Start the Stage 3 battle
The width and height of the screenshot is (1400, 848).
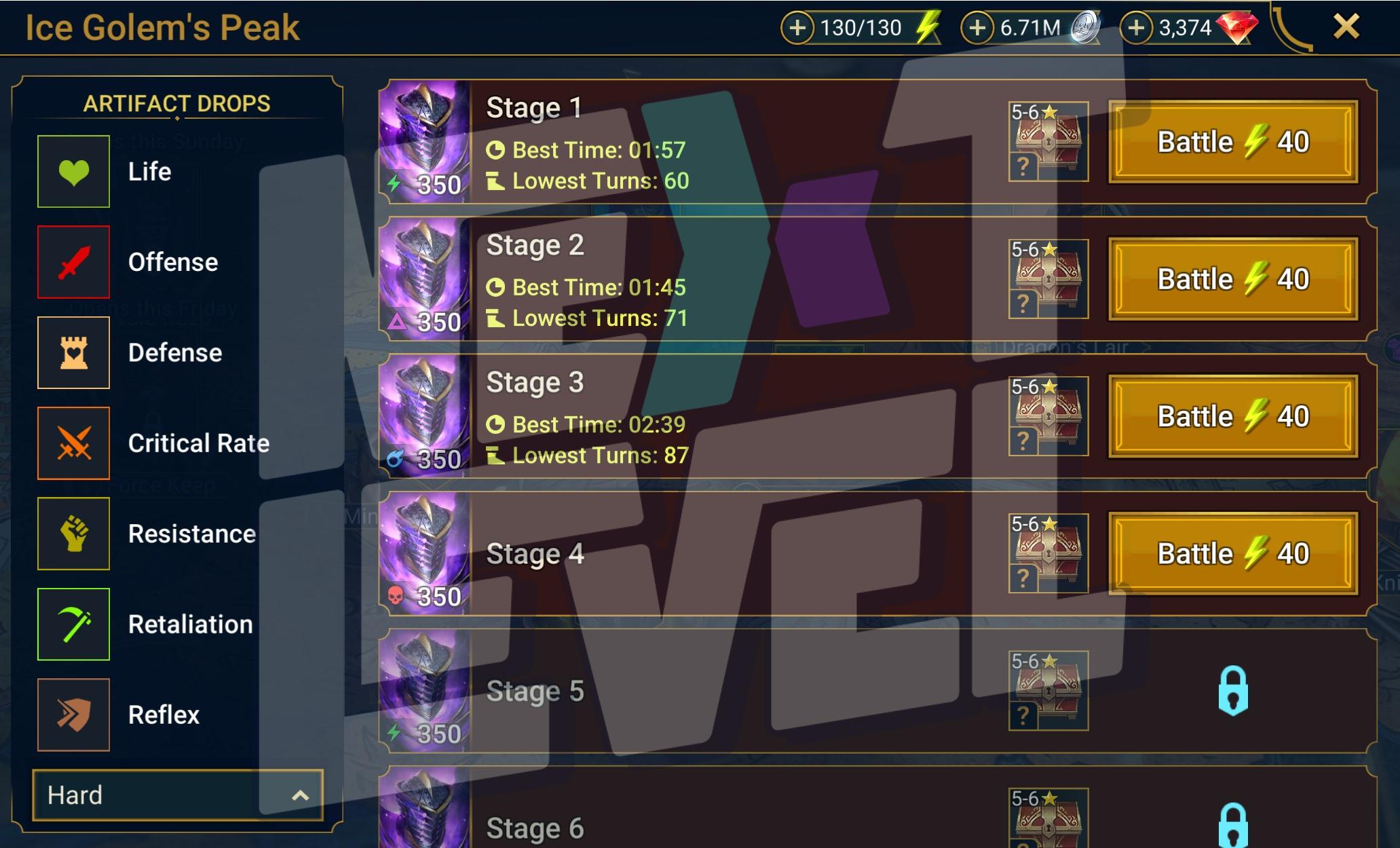click(x=1232, y=416)
